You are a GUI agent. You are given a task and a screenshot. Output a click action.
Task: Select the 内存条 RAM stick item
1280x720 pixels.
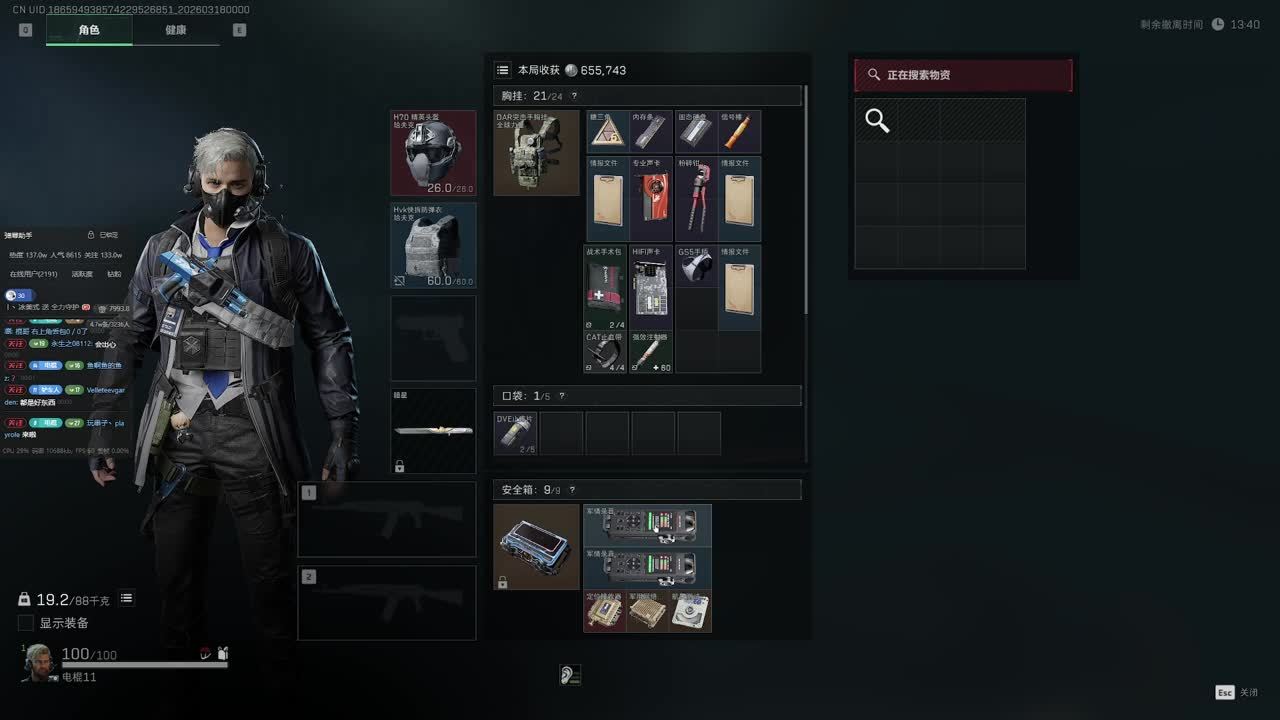pos(651,132)
